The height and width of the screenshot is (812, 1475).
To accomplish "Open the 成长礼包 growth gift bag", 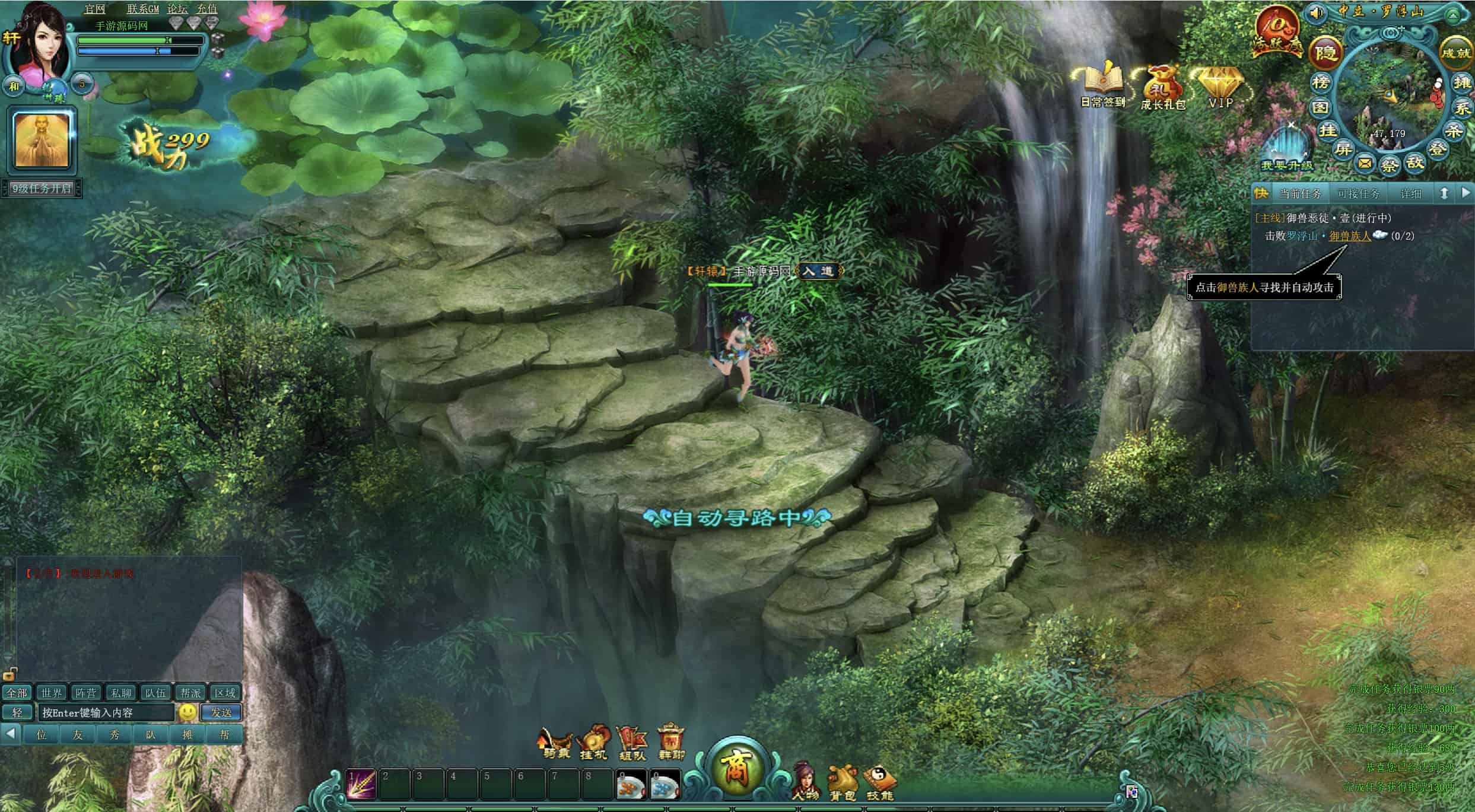I will [x=1162, y=87].
